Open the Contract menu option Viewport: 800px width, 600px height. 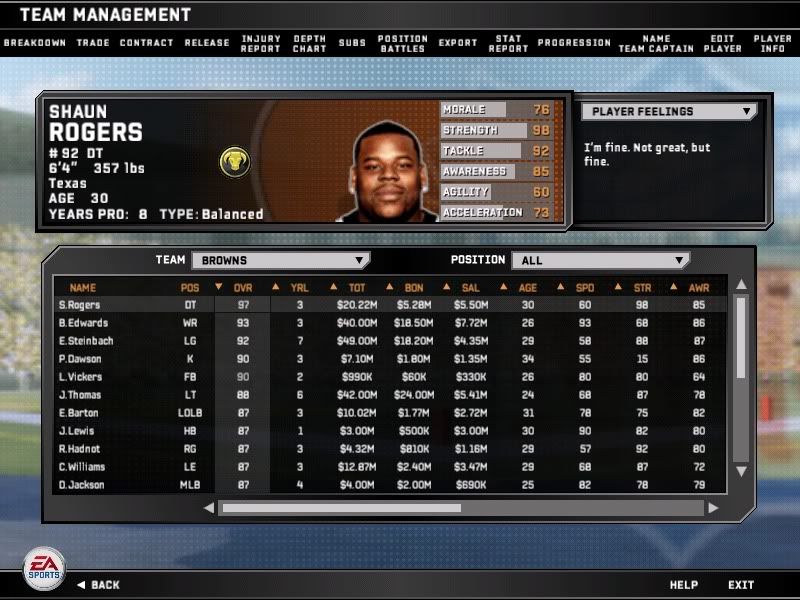coord(147,43)
